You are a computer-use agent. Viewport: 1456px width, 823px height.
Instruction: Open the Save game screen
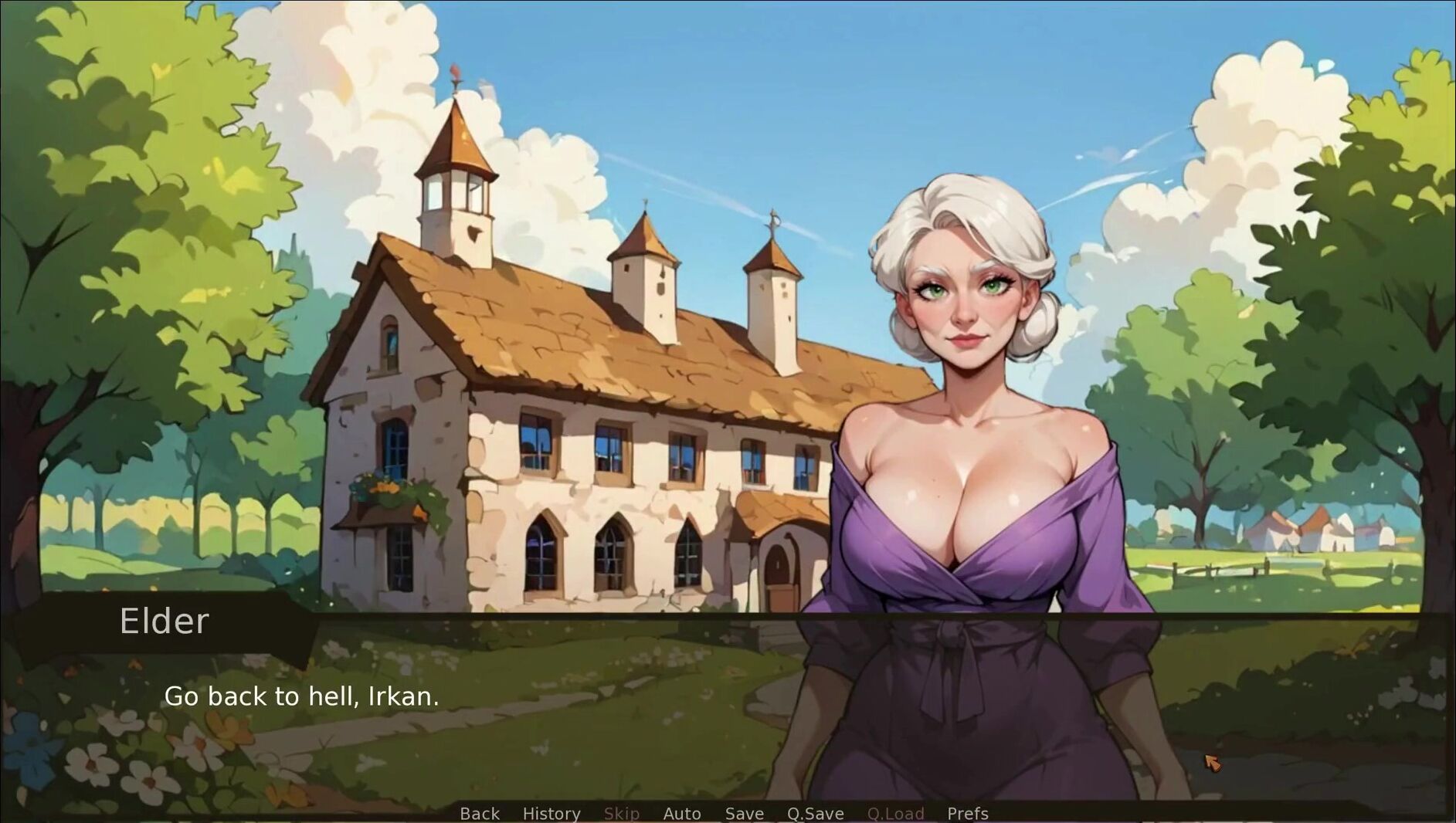744,813
